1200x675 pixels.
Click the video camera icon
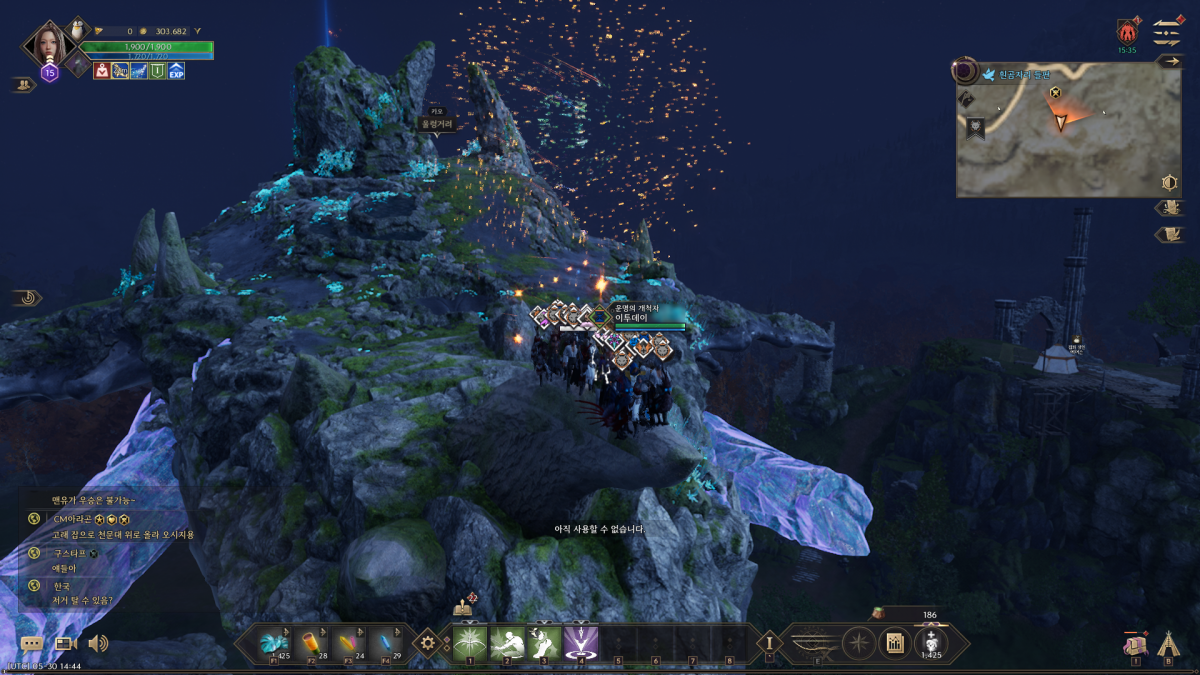66,645
